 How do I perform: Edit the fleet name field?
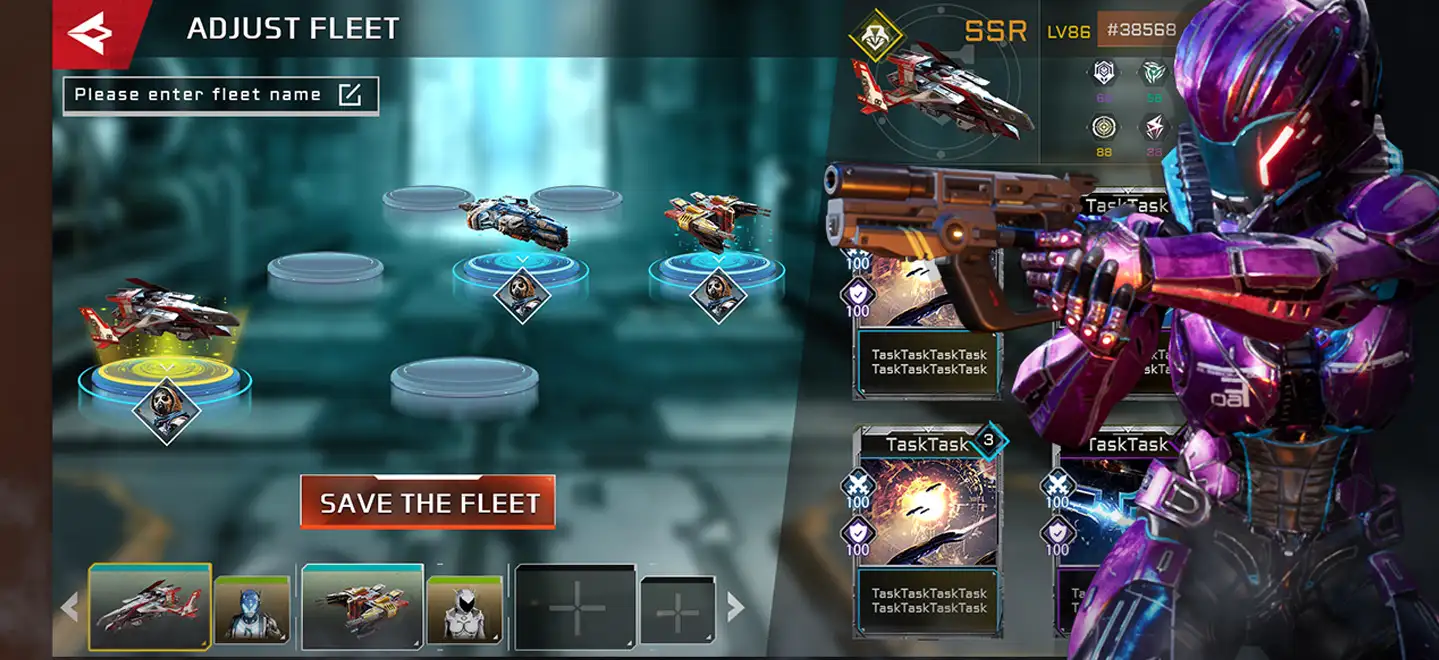pyautogui.click(x=220, y=96)
